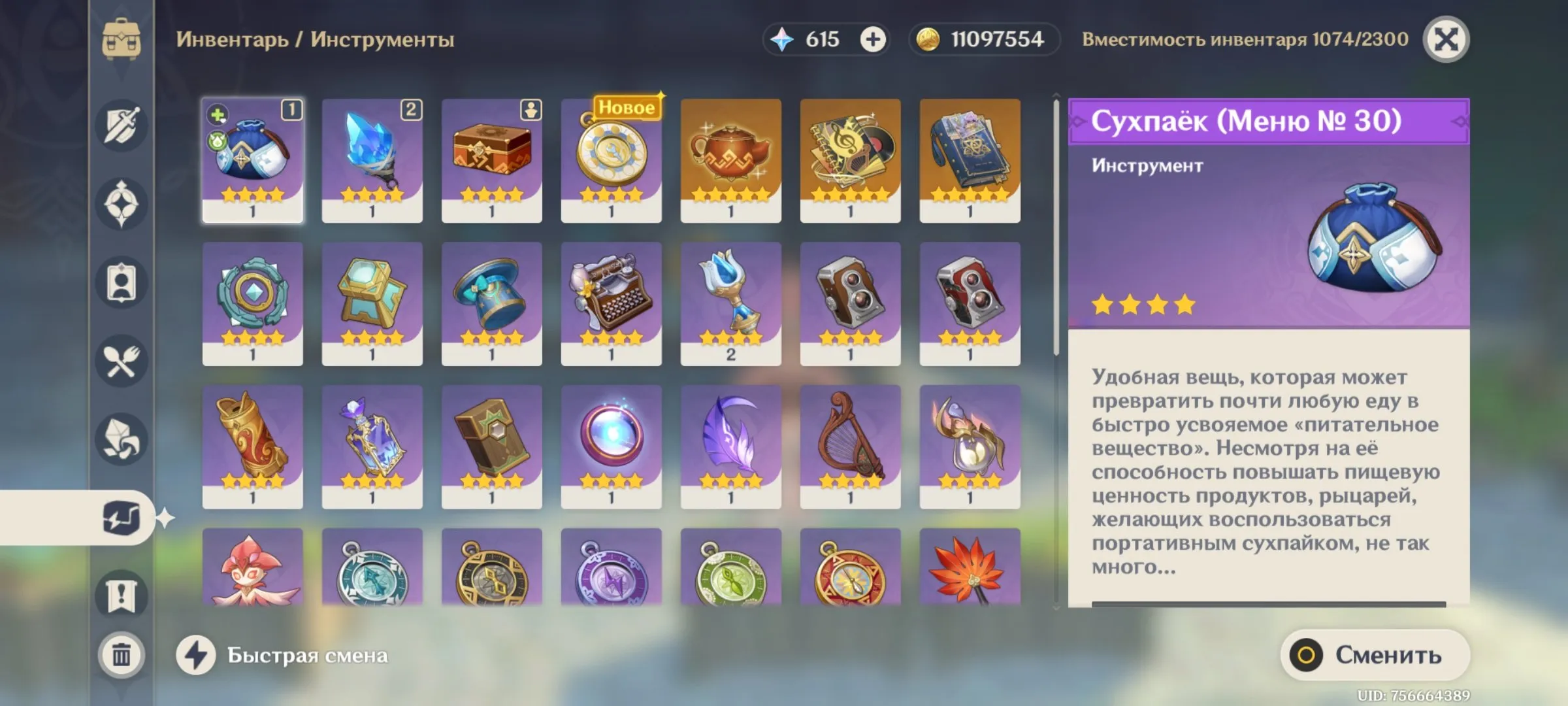1568x706 pixels.
Task: Select the Parametric Transformer crystal gadget
Action: pos(372,160)
